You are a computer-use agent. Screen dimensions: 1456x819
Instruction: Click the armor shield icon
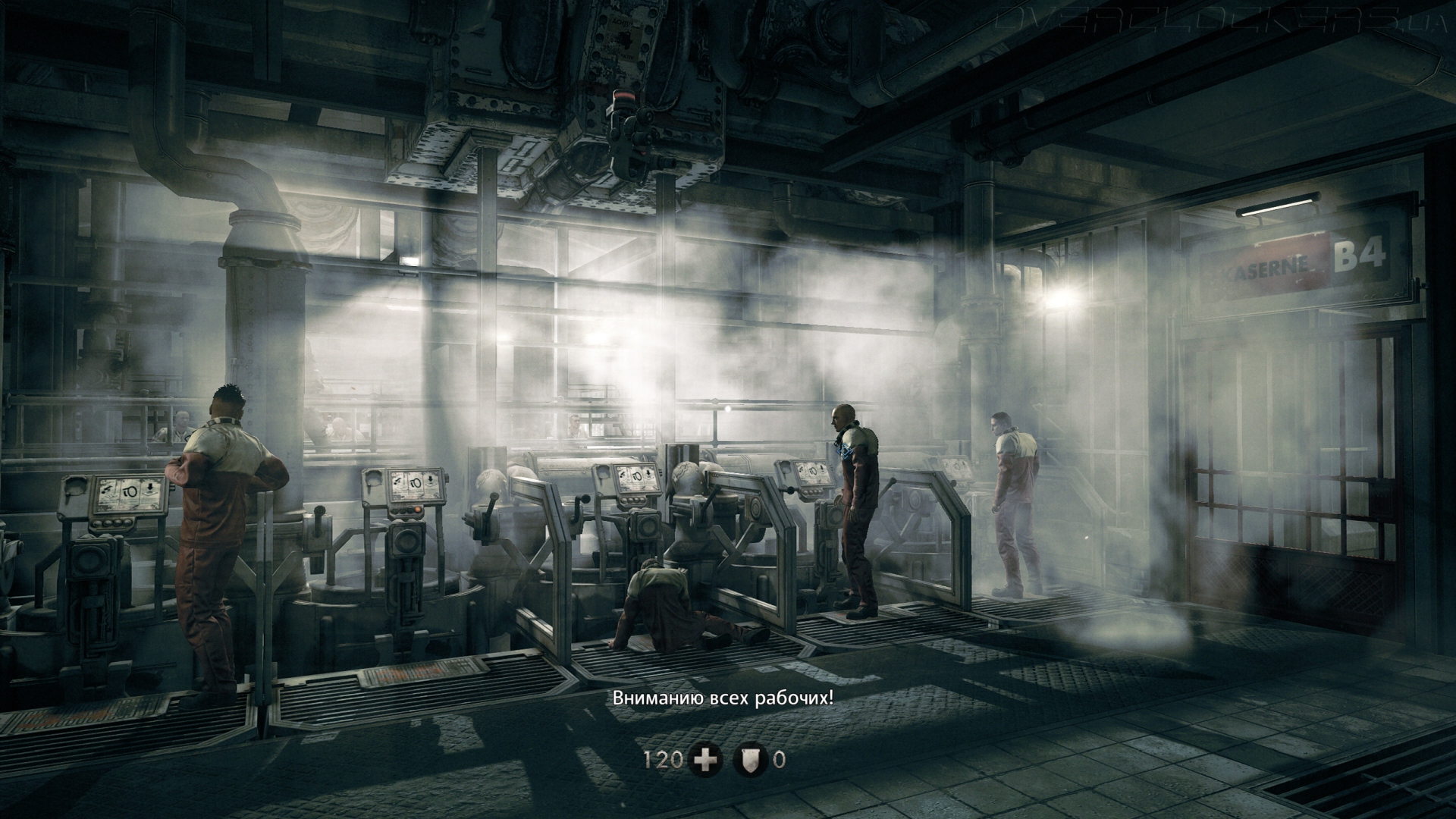(751, 760)
